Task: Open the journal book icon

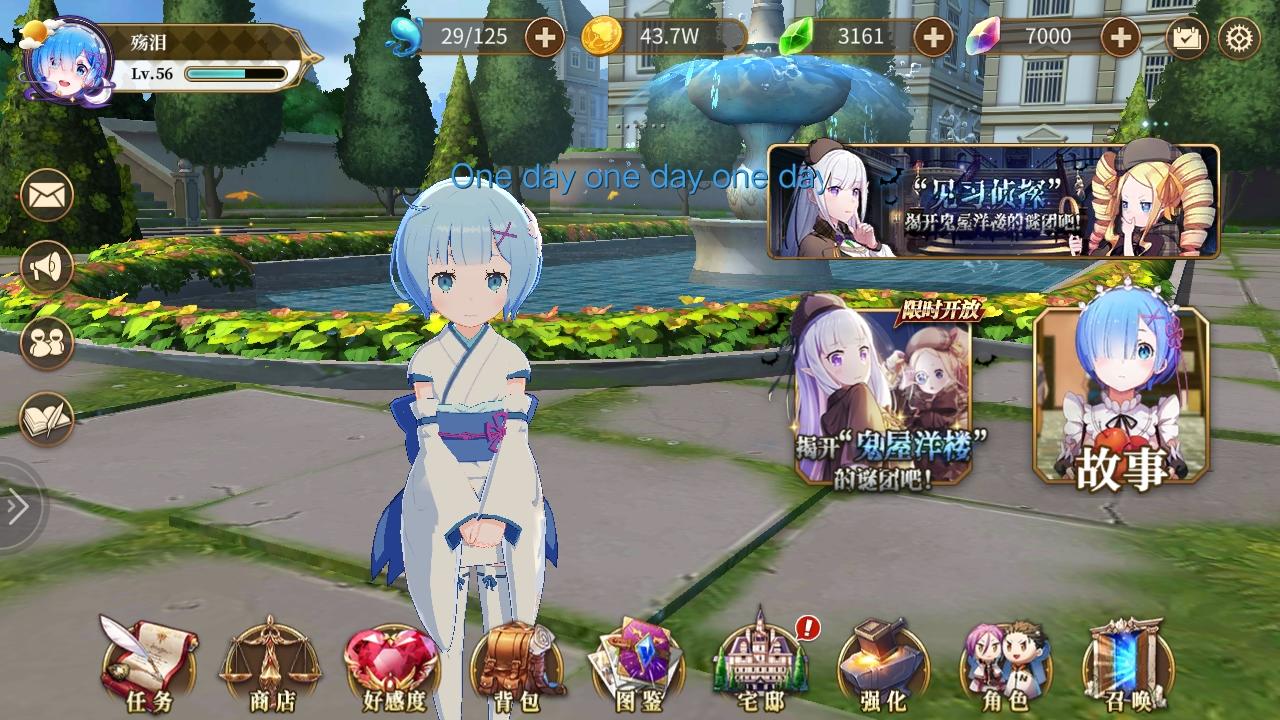Action: [x=46, y=420]
